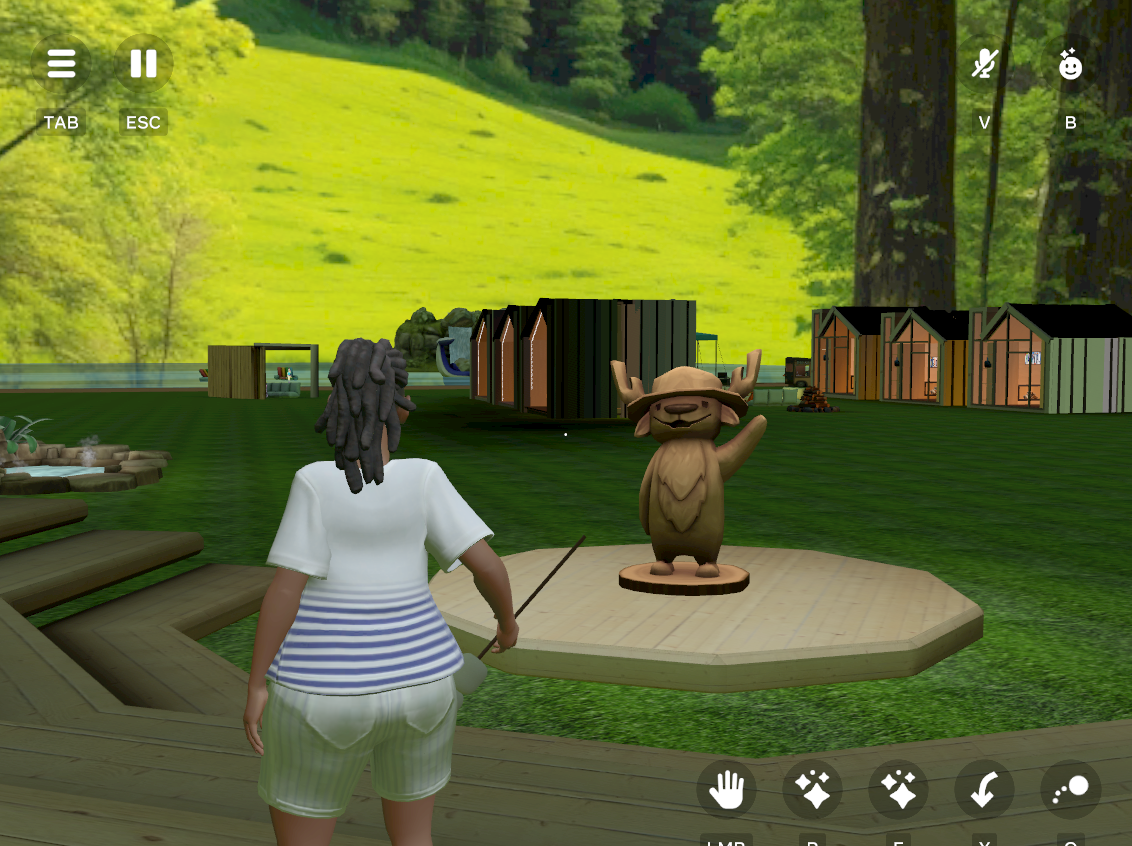1132x846 pixels.
Task: Open the hamburger menu
Action: click(x=61, y=64)
